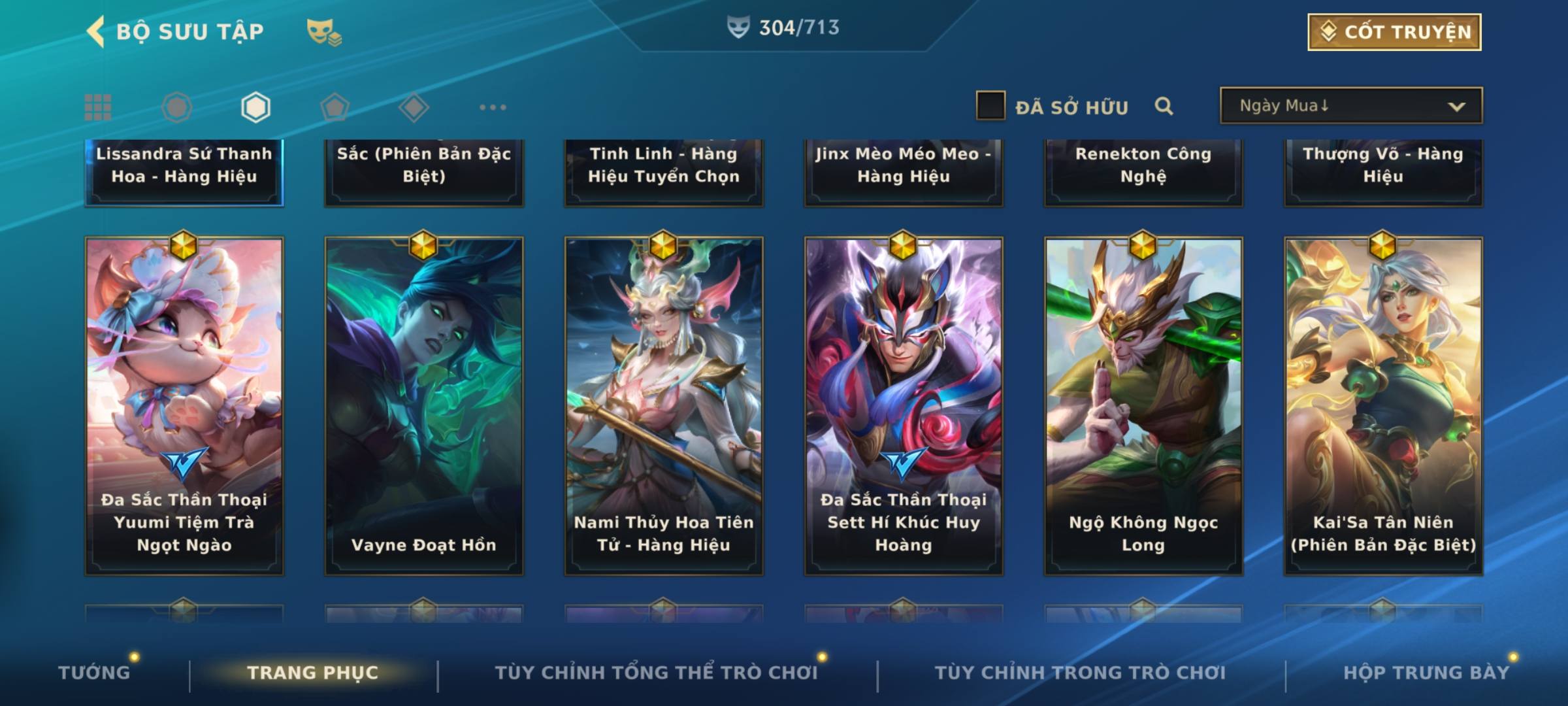Switch to Tùy Chỉnh Trong Trò Chơi tab

click(1080, 672)
